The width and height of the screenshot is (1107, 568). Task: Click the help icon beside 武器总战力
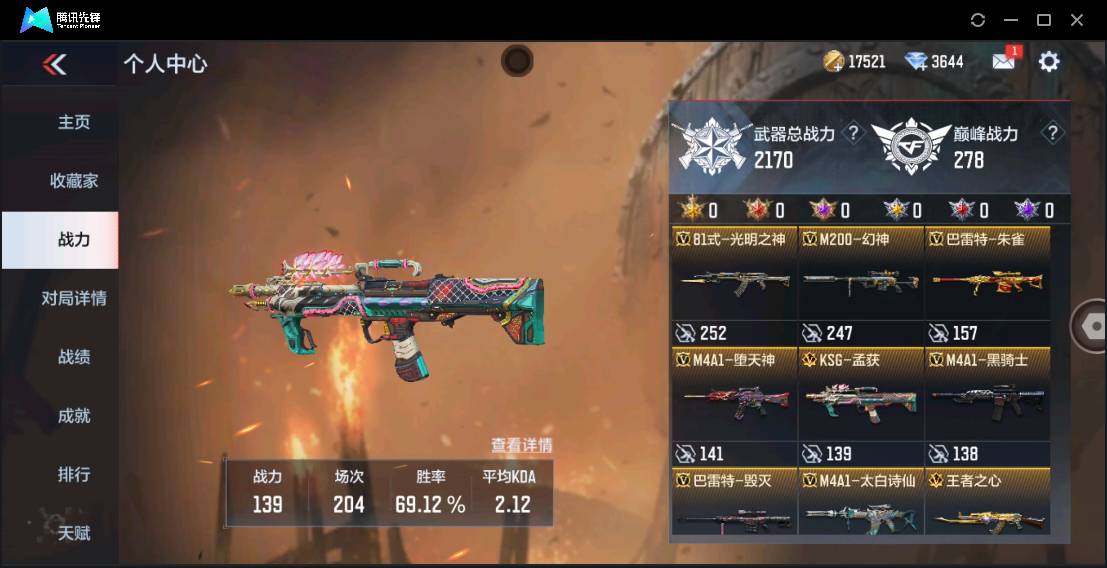pyautogui.click(x=853, y=133)
